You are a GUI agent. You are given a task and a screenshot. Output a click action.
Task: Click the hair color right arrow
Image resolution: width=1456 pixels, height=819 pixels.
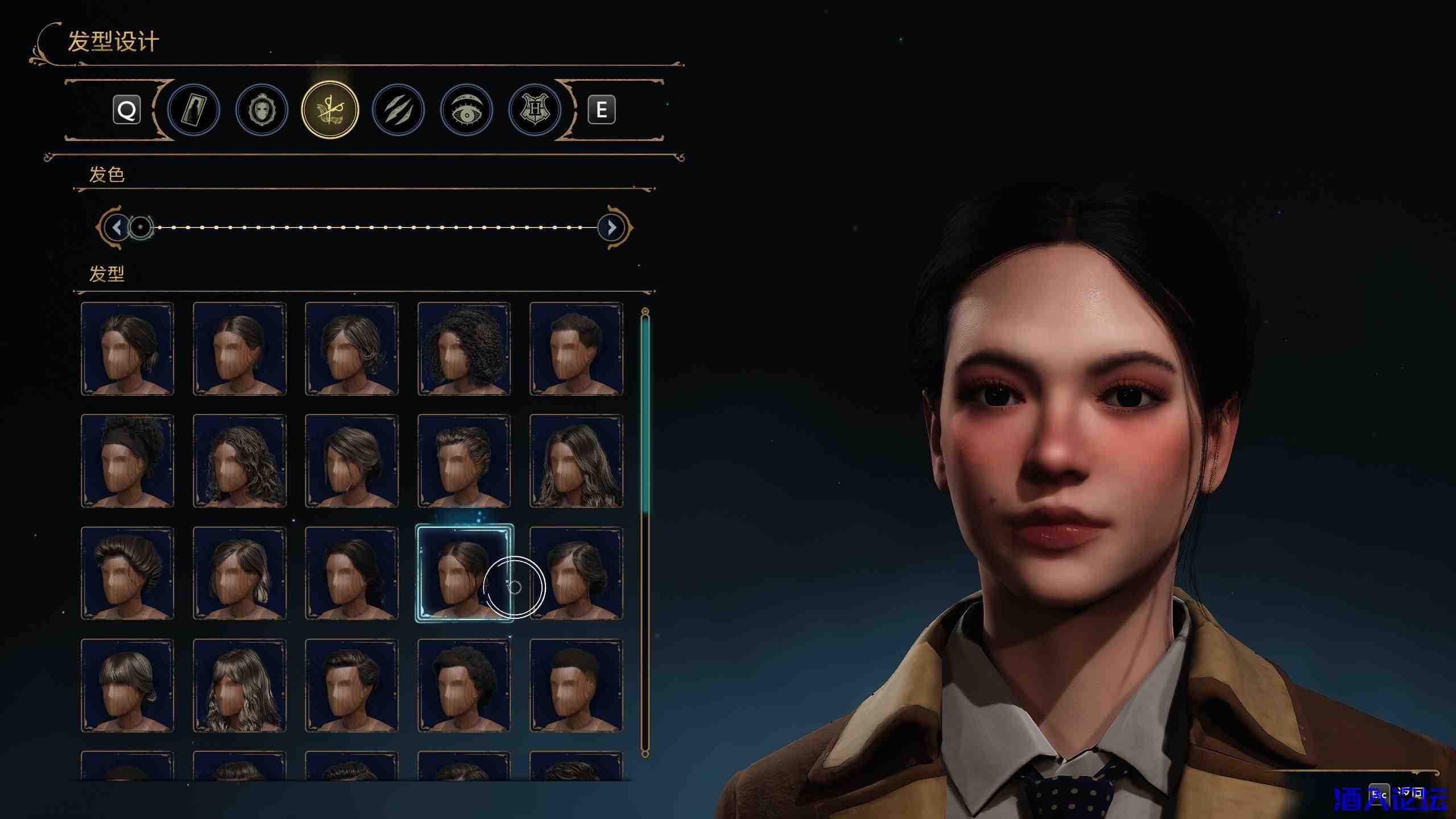pyautogui.click(x=611, y=227)
